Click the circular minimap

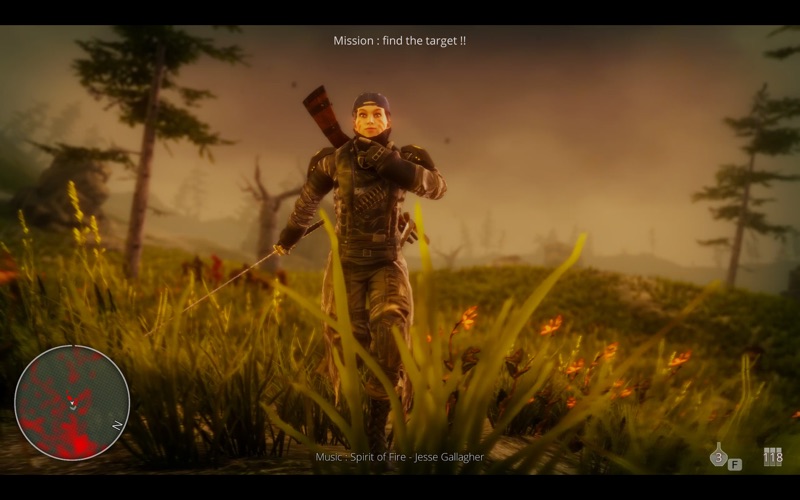point(72,402)
